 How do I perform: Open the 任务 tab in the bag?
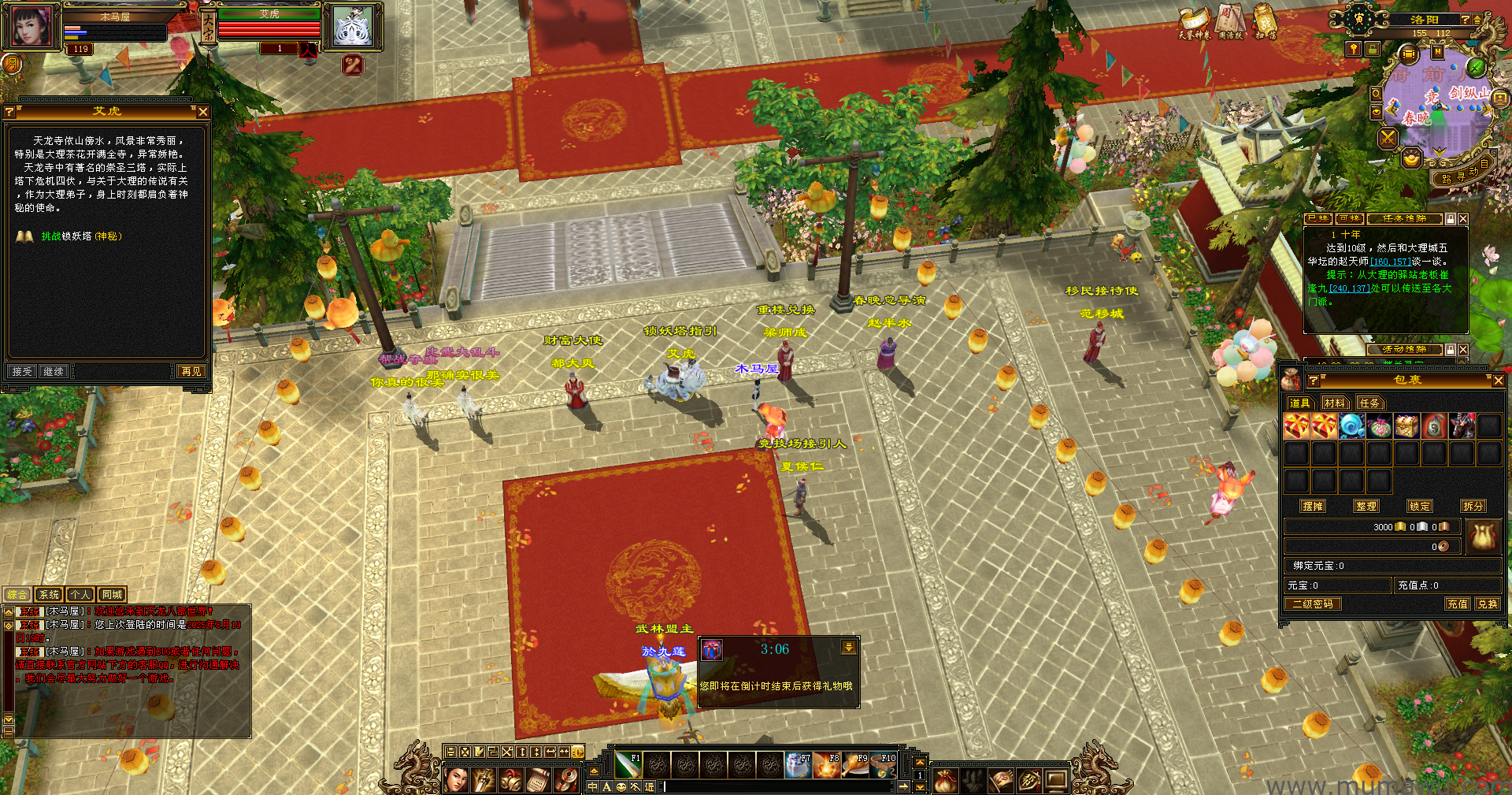pyautogui.click(x=1369, y=403)
